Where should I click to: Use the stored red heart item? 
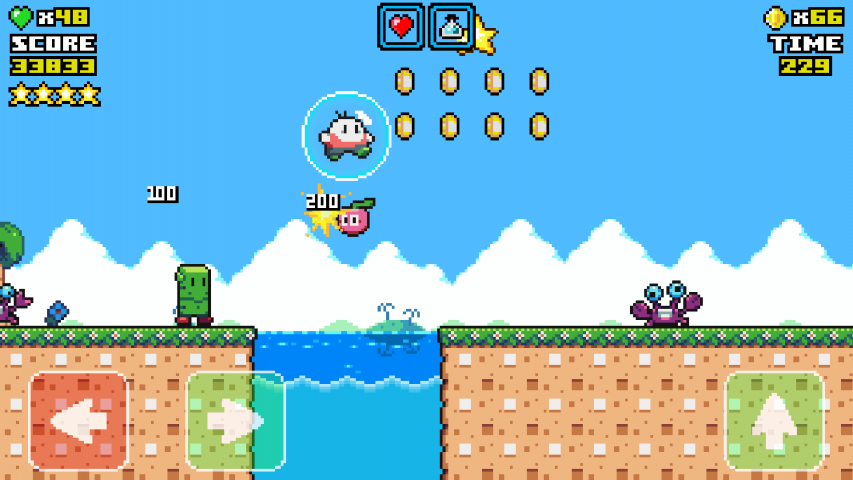(x=401, y=27)
